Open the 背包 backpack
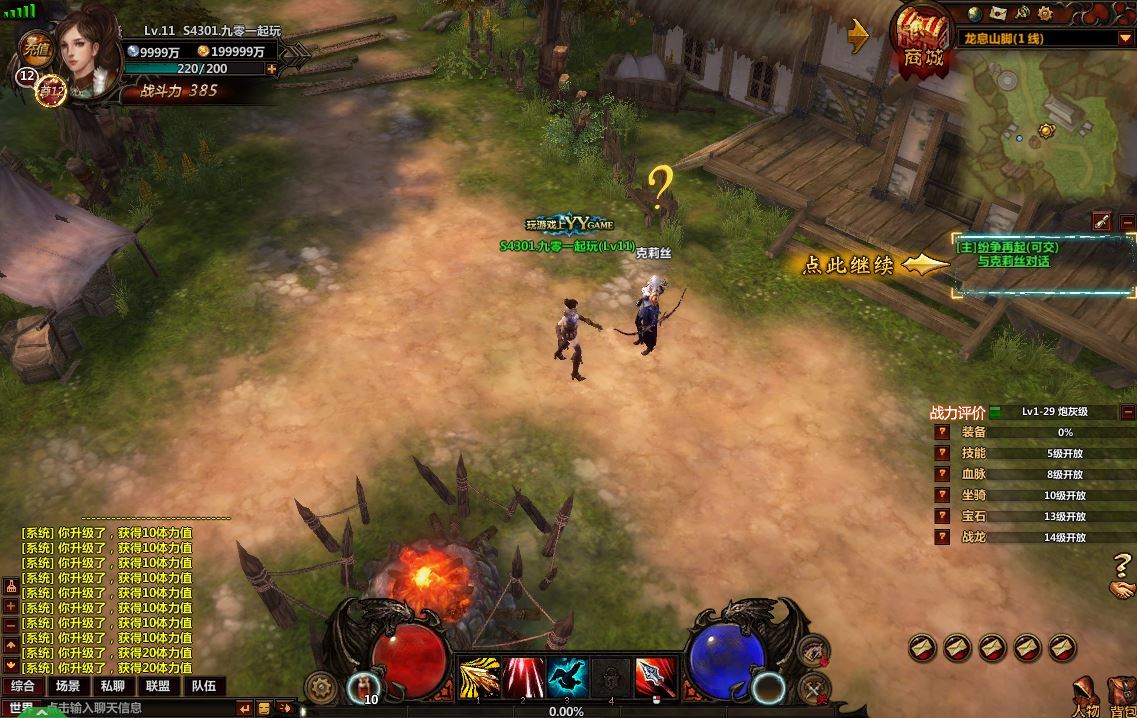1137x718 pixels. (x=1121, y=697)
